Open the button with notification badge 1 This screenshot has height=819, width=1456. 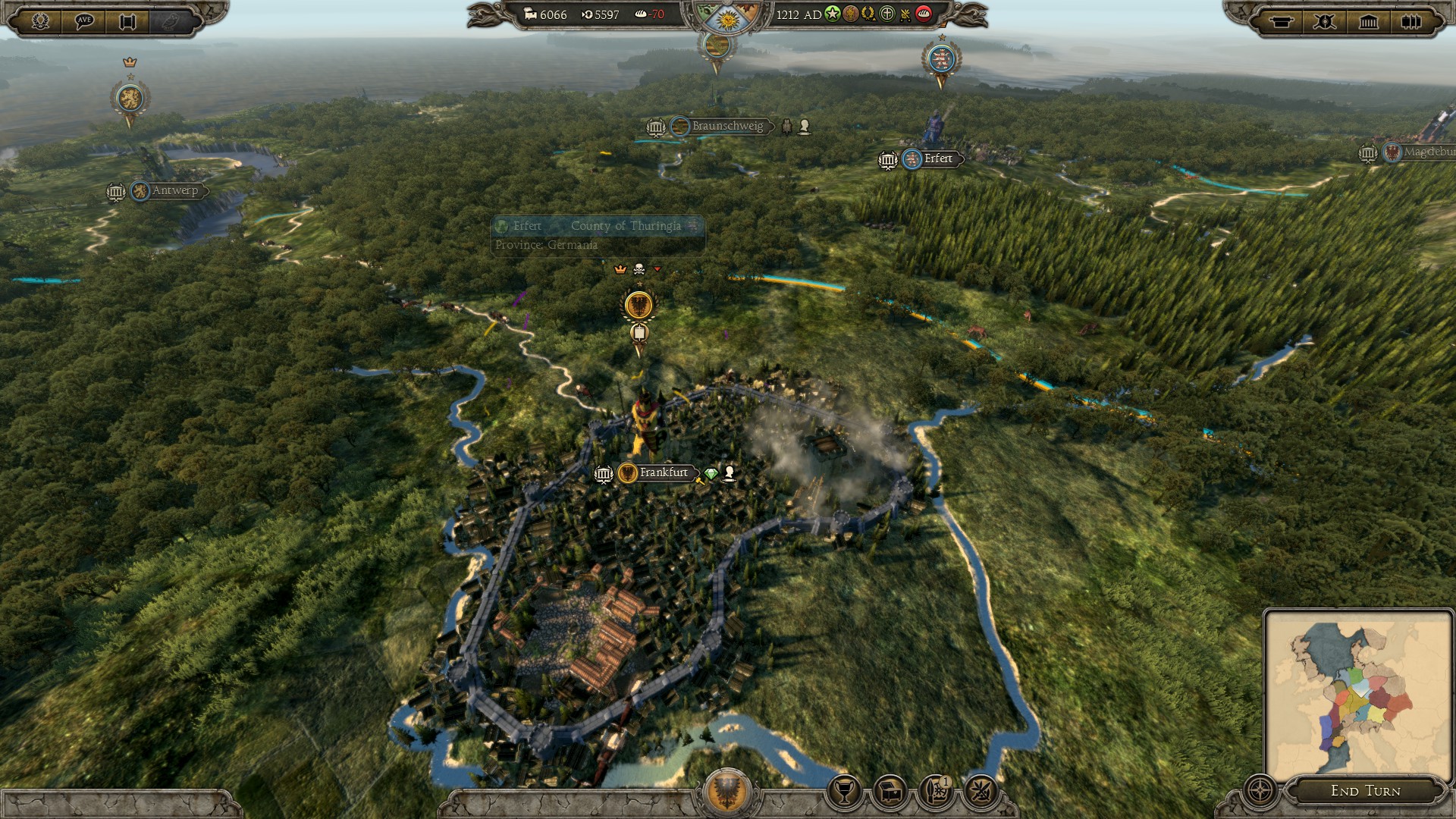click(x=936, y=792)
